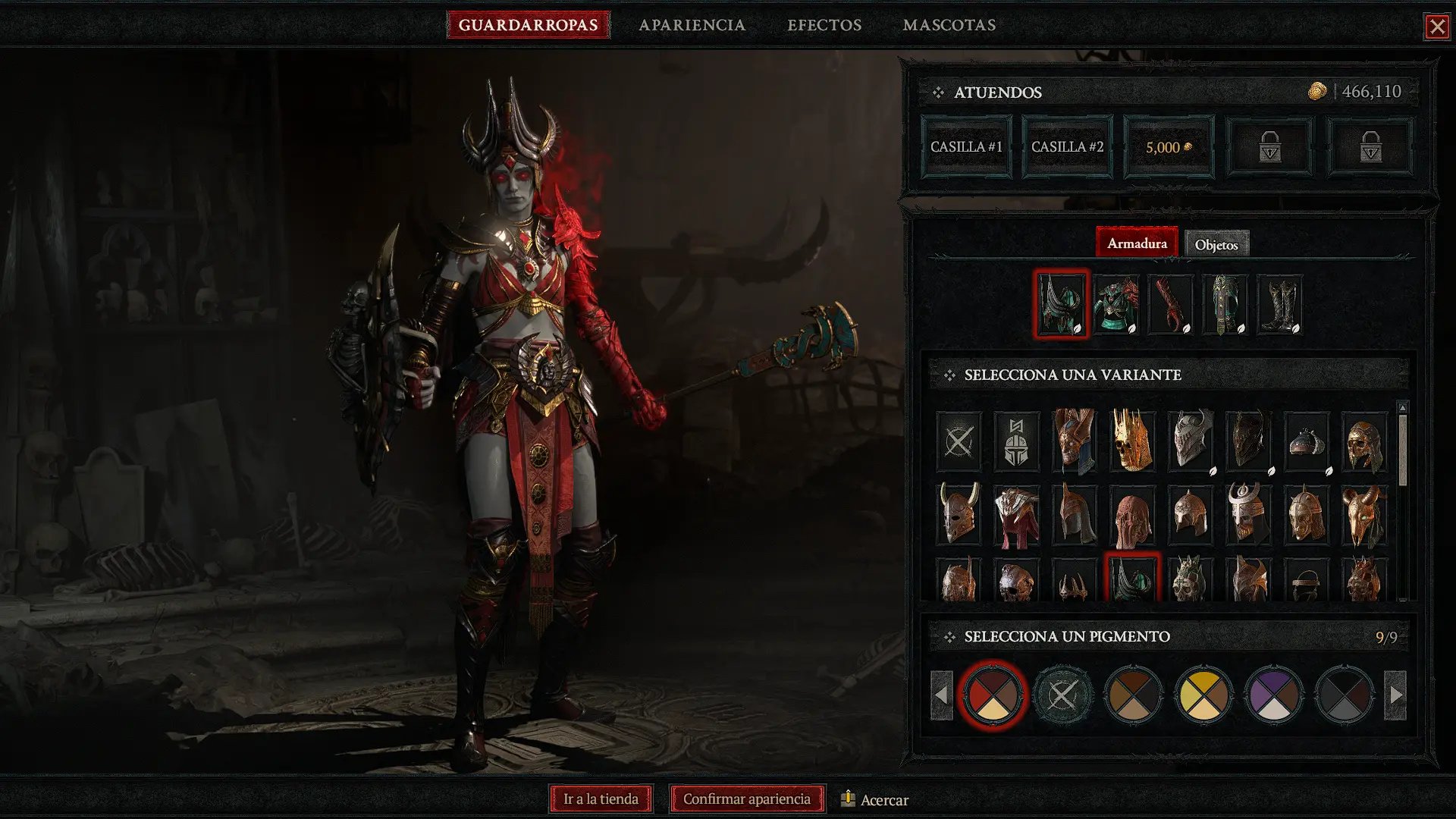Go to the Mascotas tab
Image resolution: width=1456 pixels, height=819 pixels.
pos(949,25)
